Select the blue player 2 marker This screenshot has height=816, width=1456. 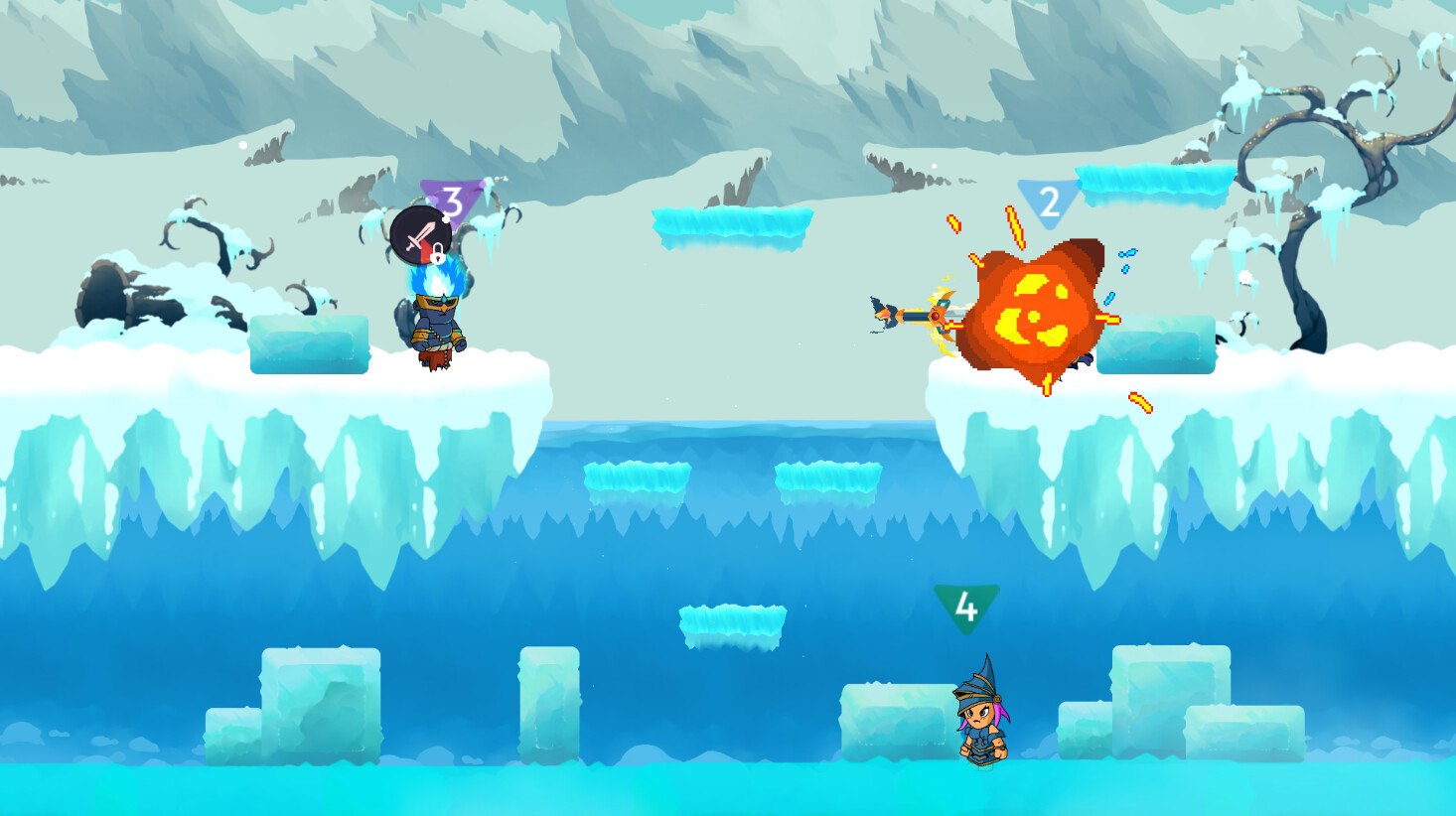pyautogui.click(x=1050, y=202)
